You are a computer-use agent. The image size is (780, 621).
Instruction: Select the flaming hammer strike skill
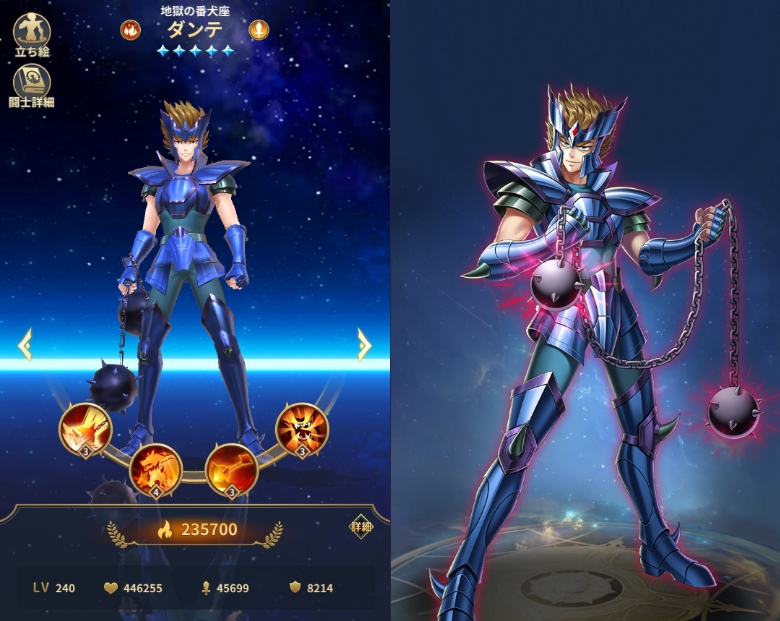click(231, 468)
